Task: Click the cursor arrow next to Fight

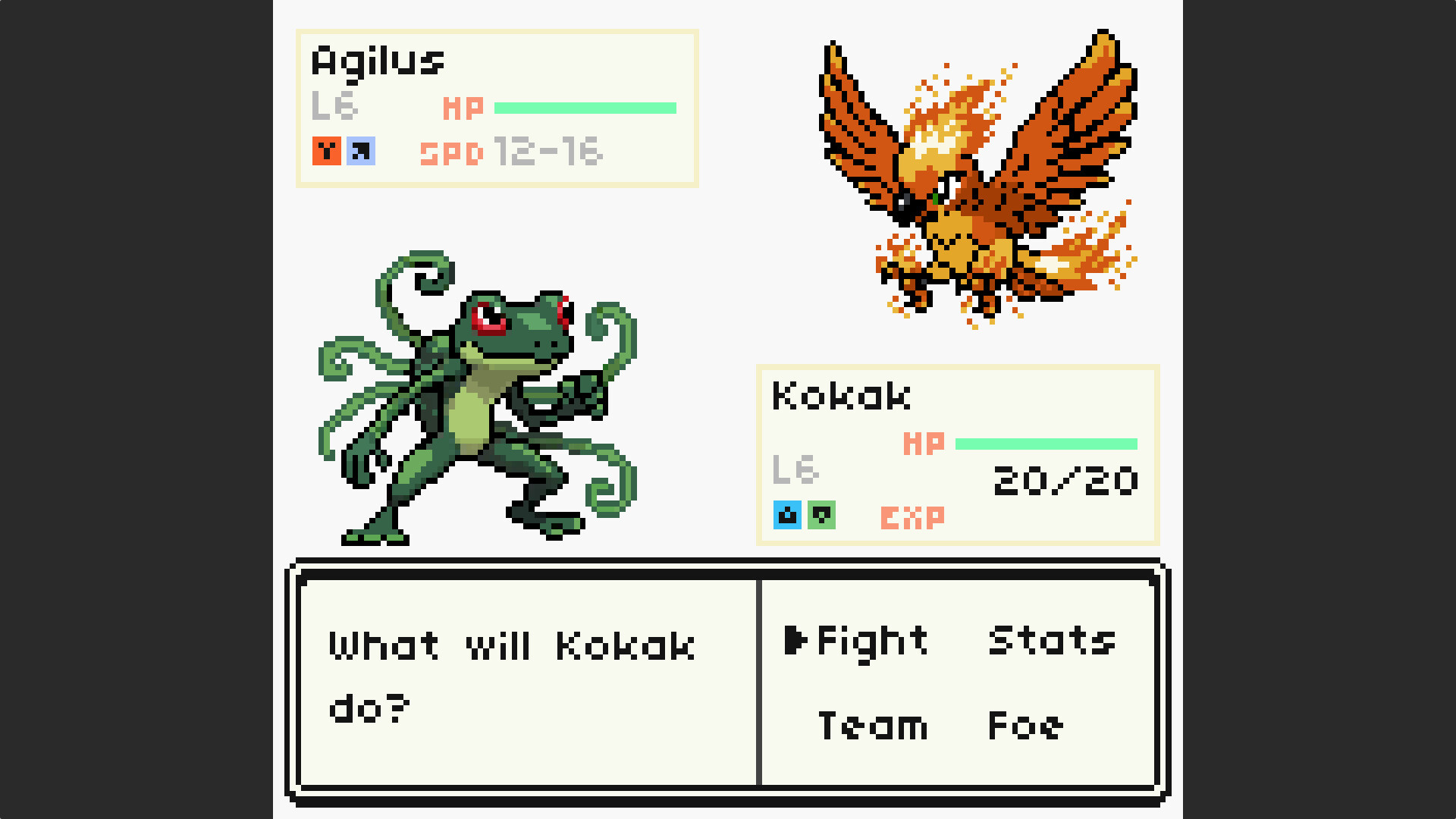Action: coord(799,642)
